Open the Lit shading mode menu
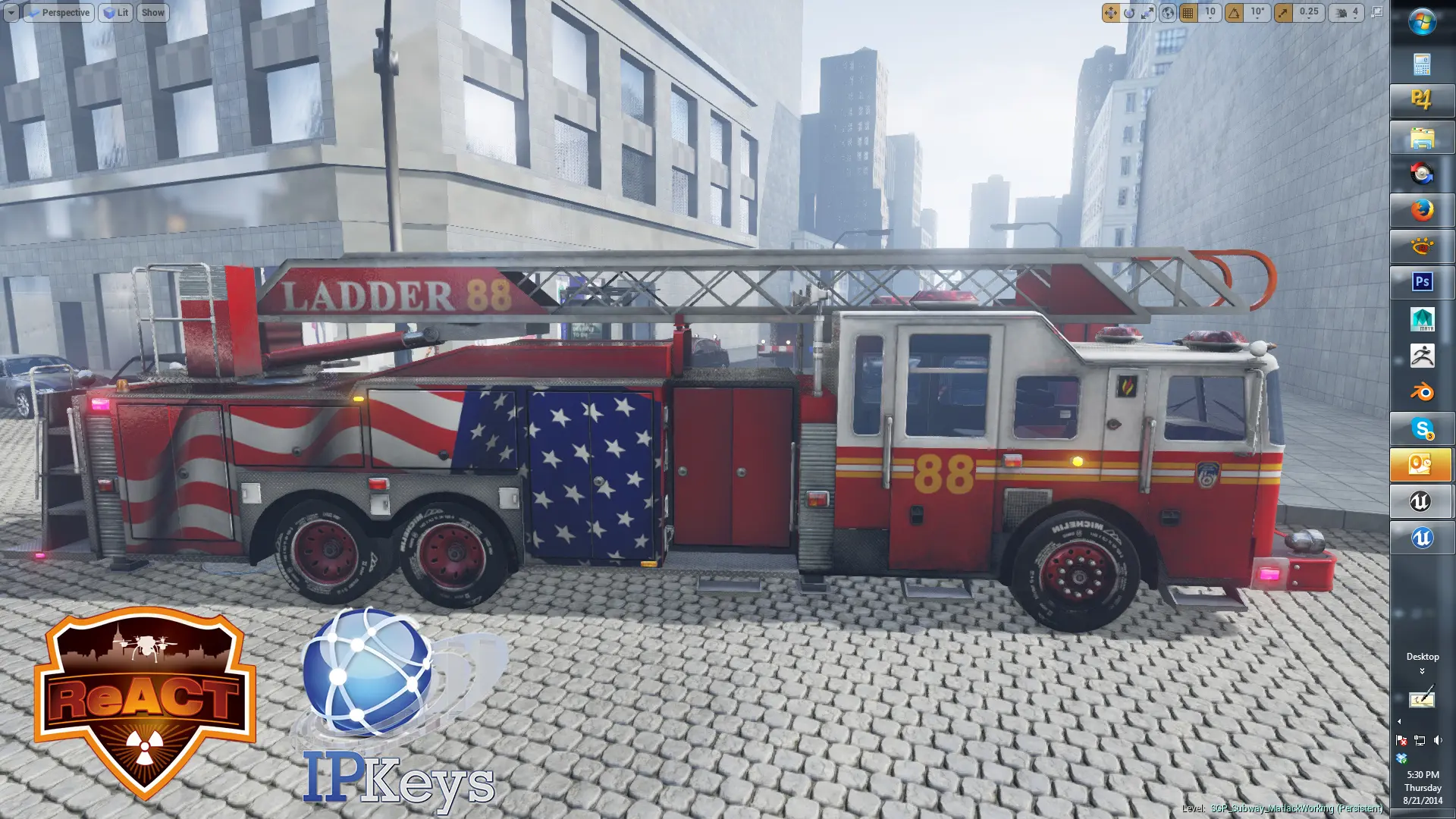Image resolution: width=1456 pixels, height=819 pixels. pos(115,13)
